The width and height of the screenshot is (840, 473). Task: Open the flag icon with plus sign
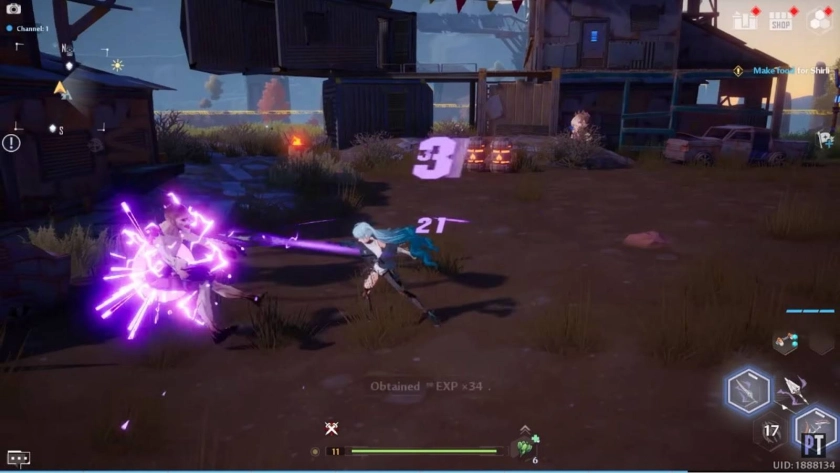click(826, 140)
